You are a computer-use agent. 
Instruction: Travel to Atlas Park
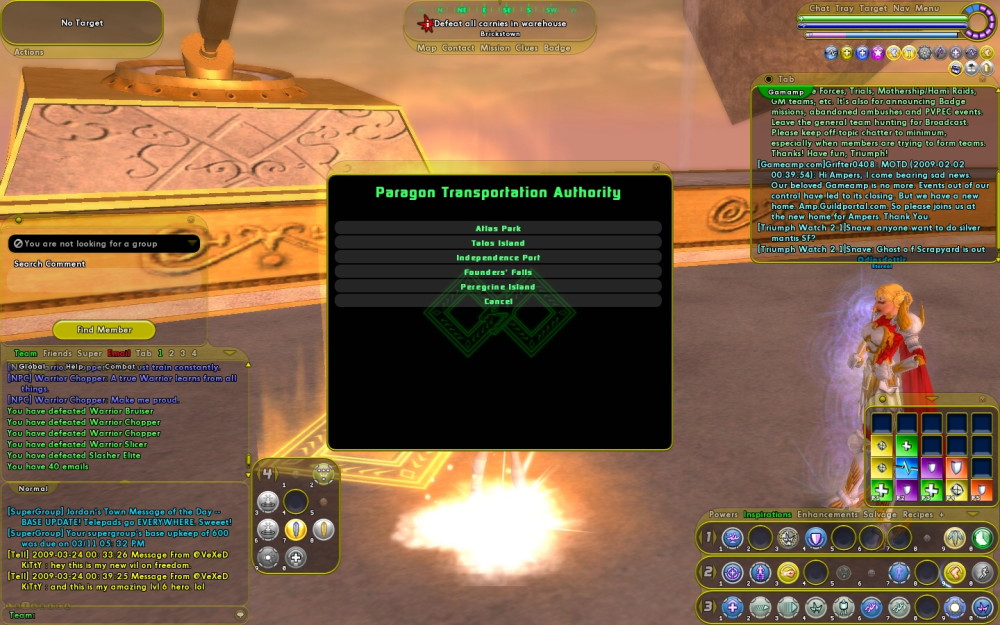[497, 228]
